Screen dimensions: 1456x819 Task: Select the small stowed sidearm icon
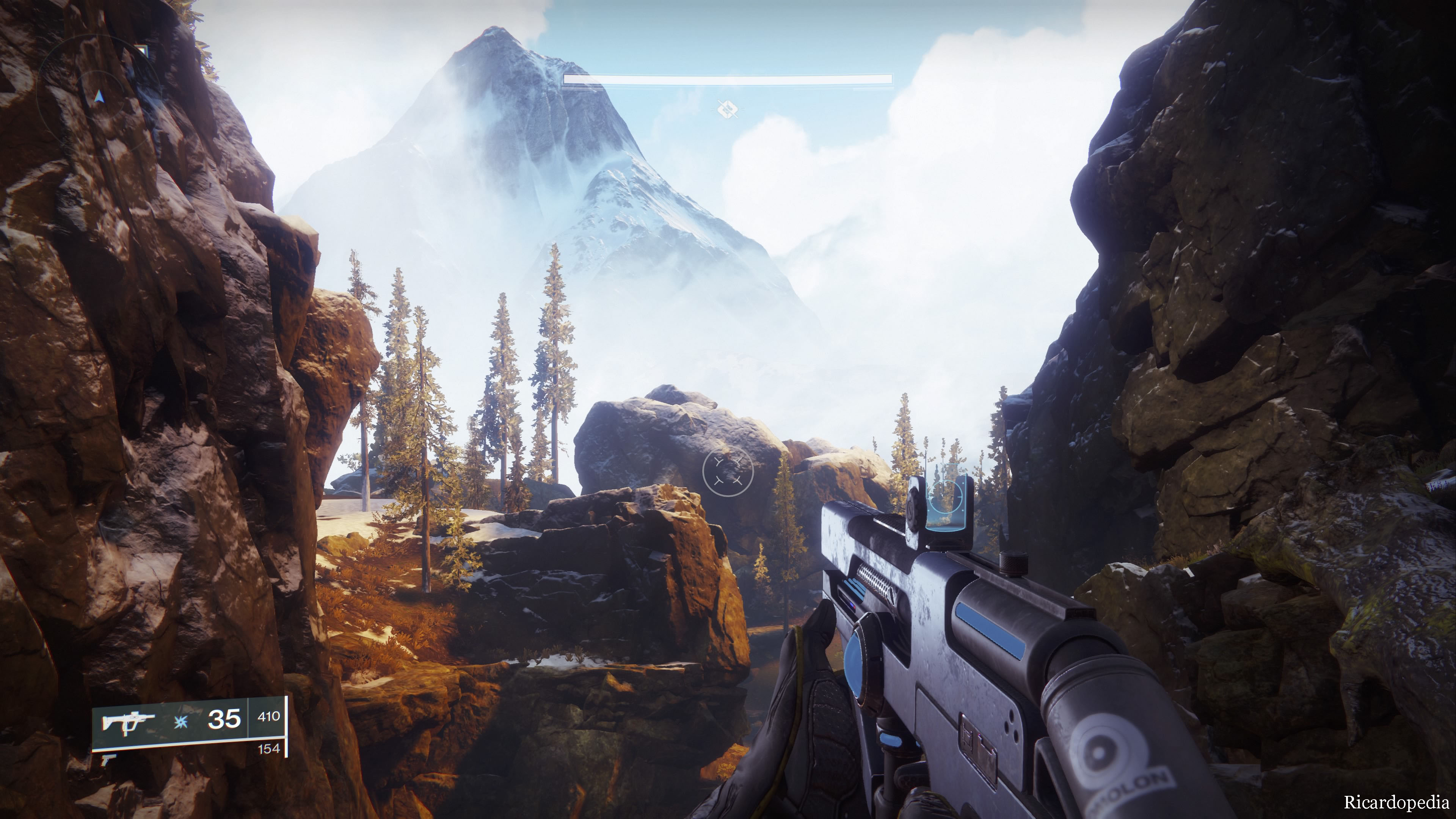point(108,759)
